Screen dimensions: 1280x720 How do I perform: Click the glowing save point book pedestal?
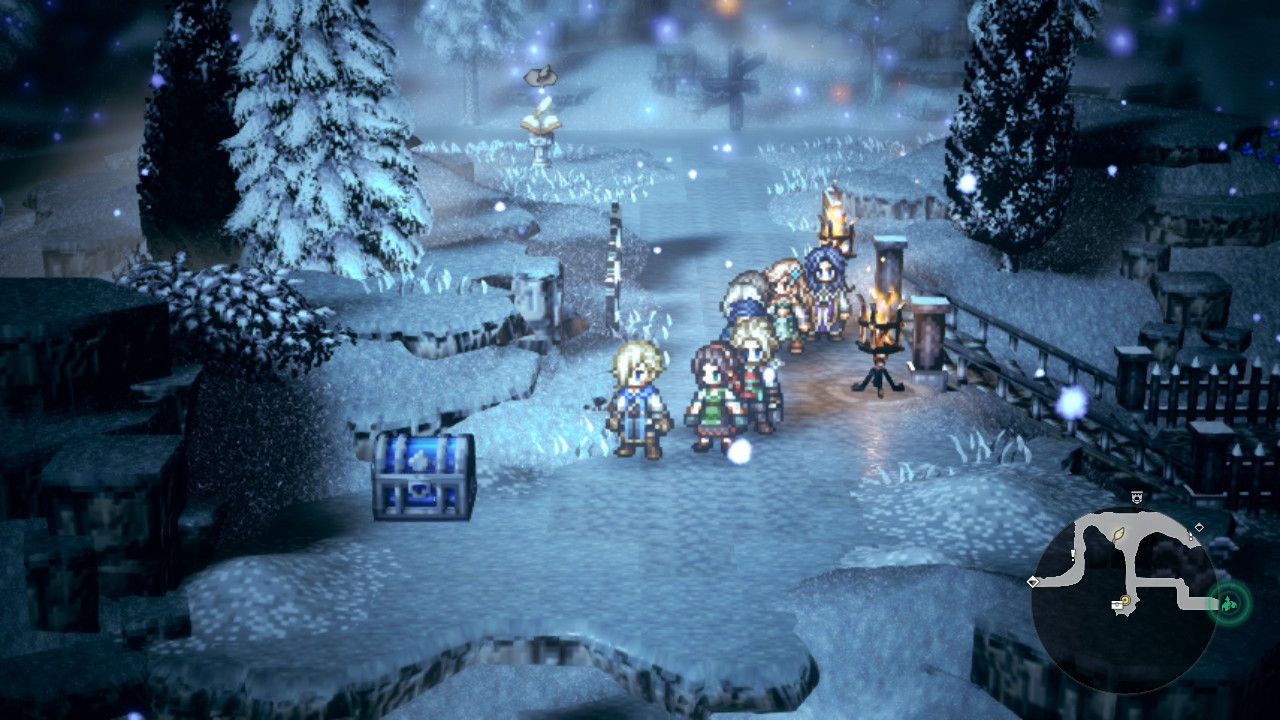pos(541,126)
